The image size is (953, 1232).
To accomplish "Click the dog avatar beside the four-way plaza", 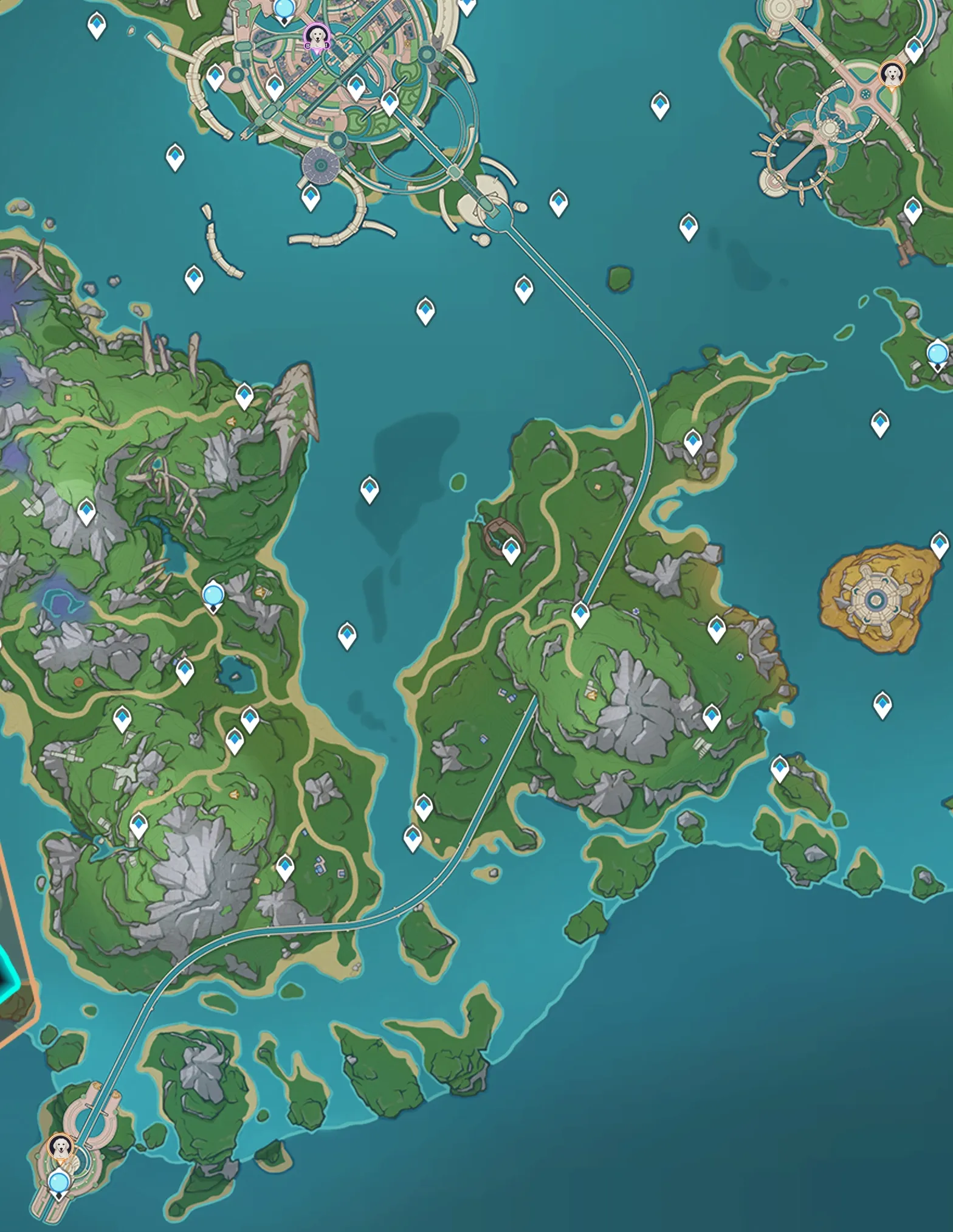I will (x=891, y=75).
